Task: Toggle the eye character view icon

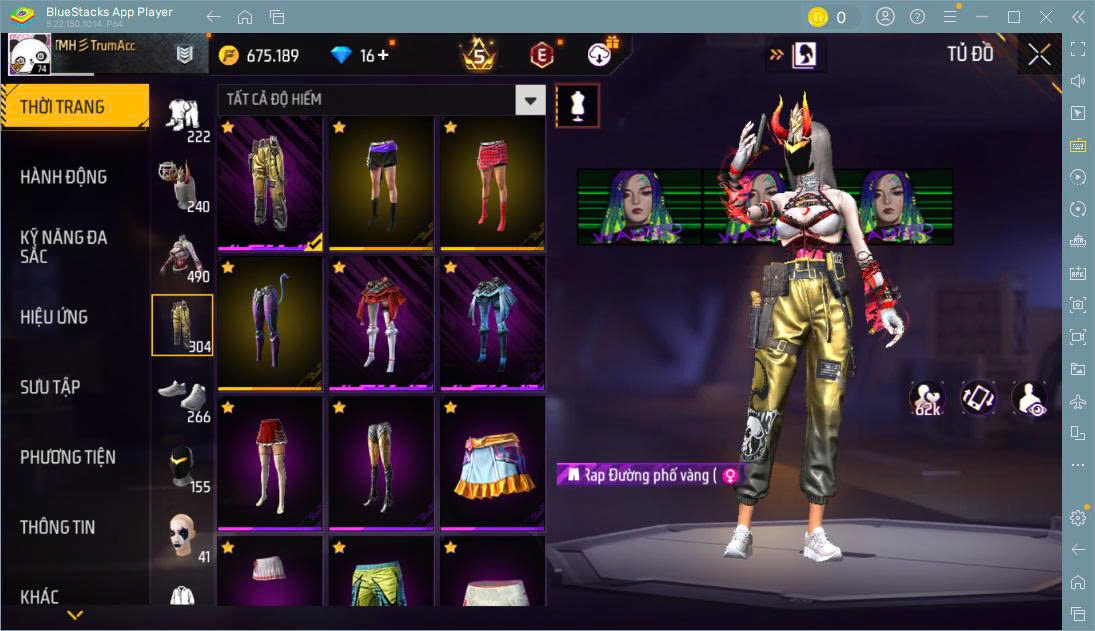Action: (x=1029, y=398)
